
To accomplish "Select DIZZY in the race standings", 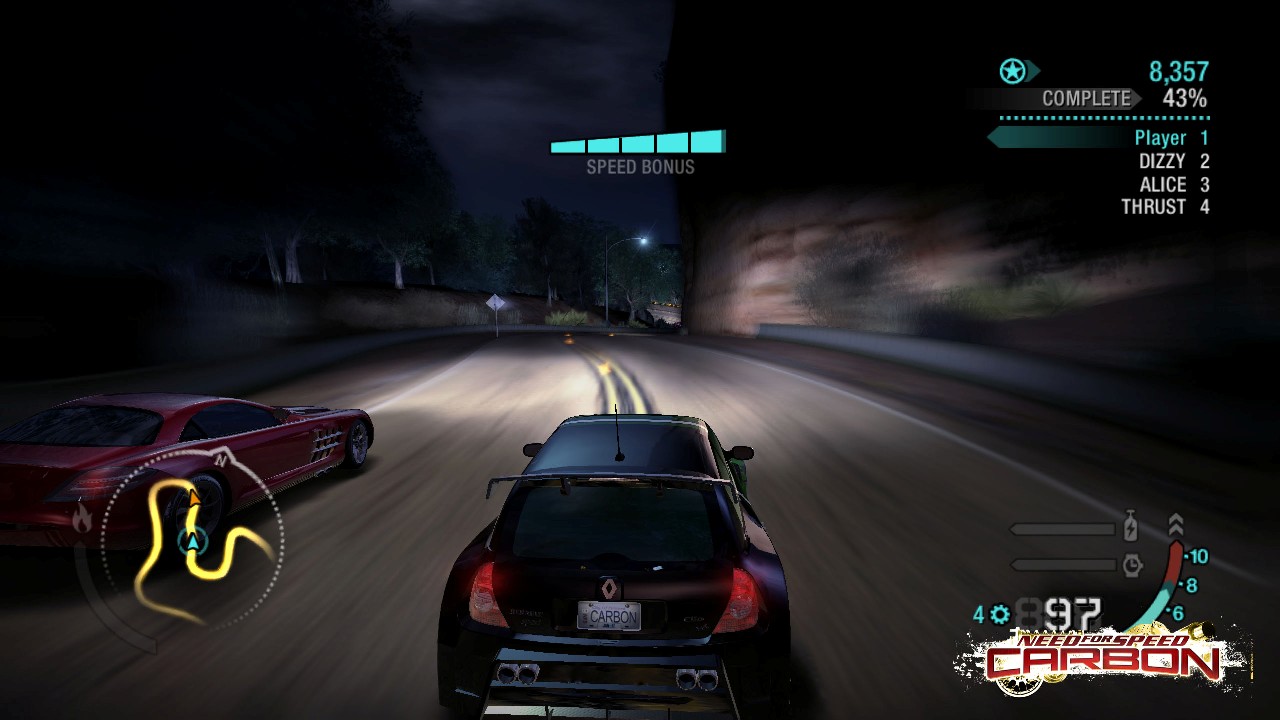I will 1173,161.
